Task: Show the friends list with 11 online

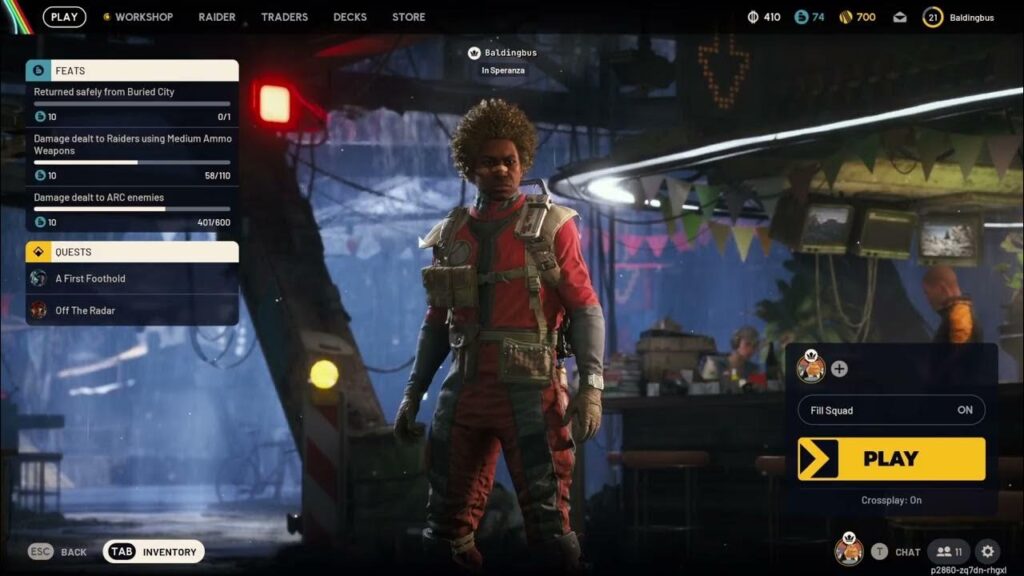Action: point(948,551)
